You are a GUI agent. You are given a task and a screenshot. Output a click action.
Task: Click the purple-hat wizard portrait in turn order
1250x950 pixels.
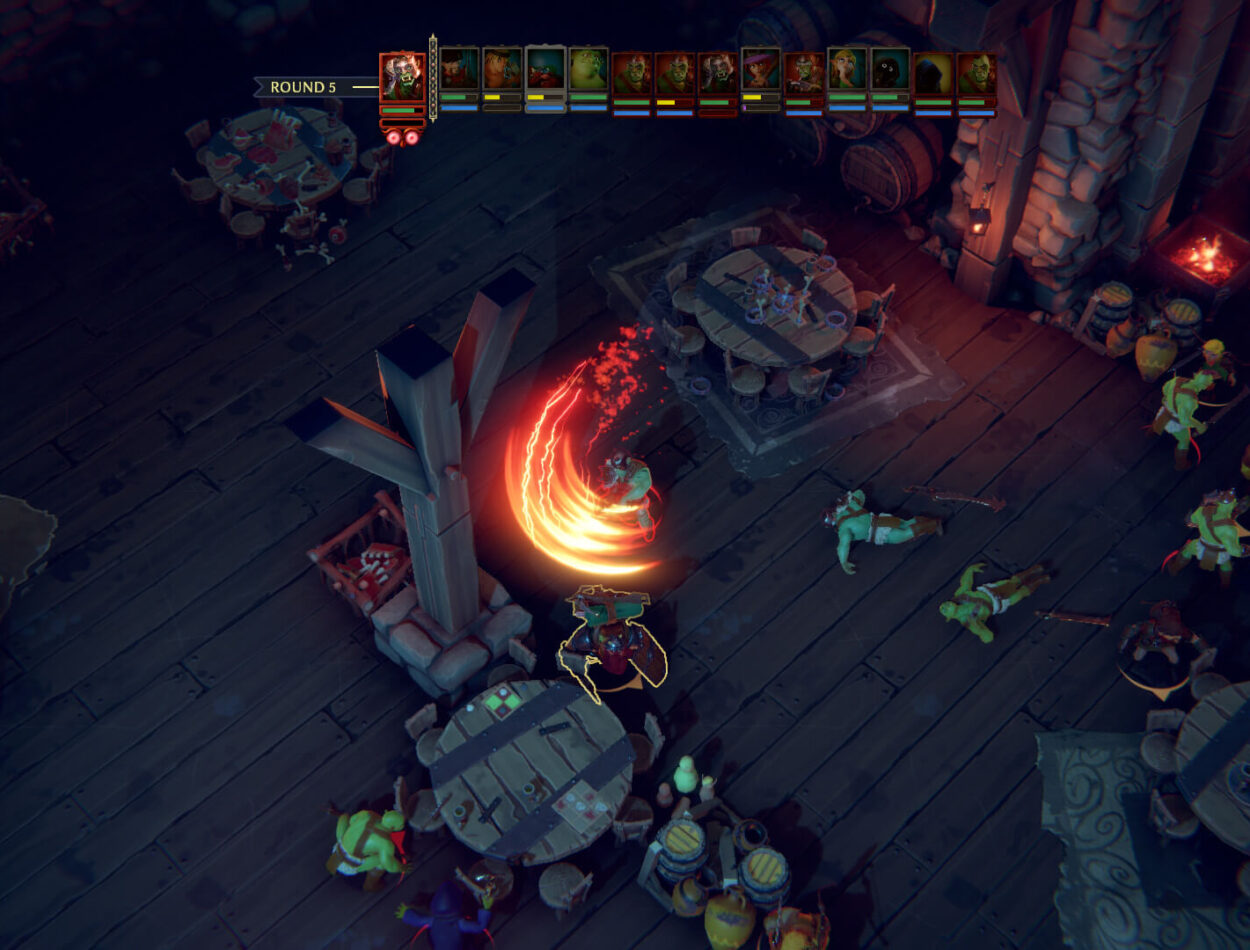[761, 70]
